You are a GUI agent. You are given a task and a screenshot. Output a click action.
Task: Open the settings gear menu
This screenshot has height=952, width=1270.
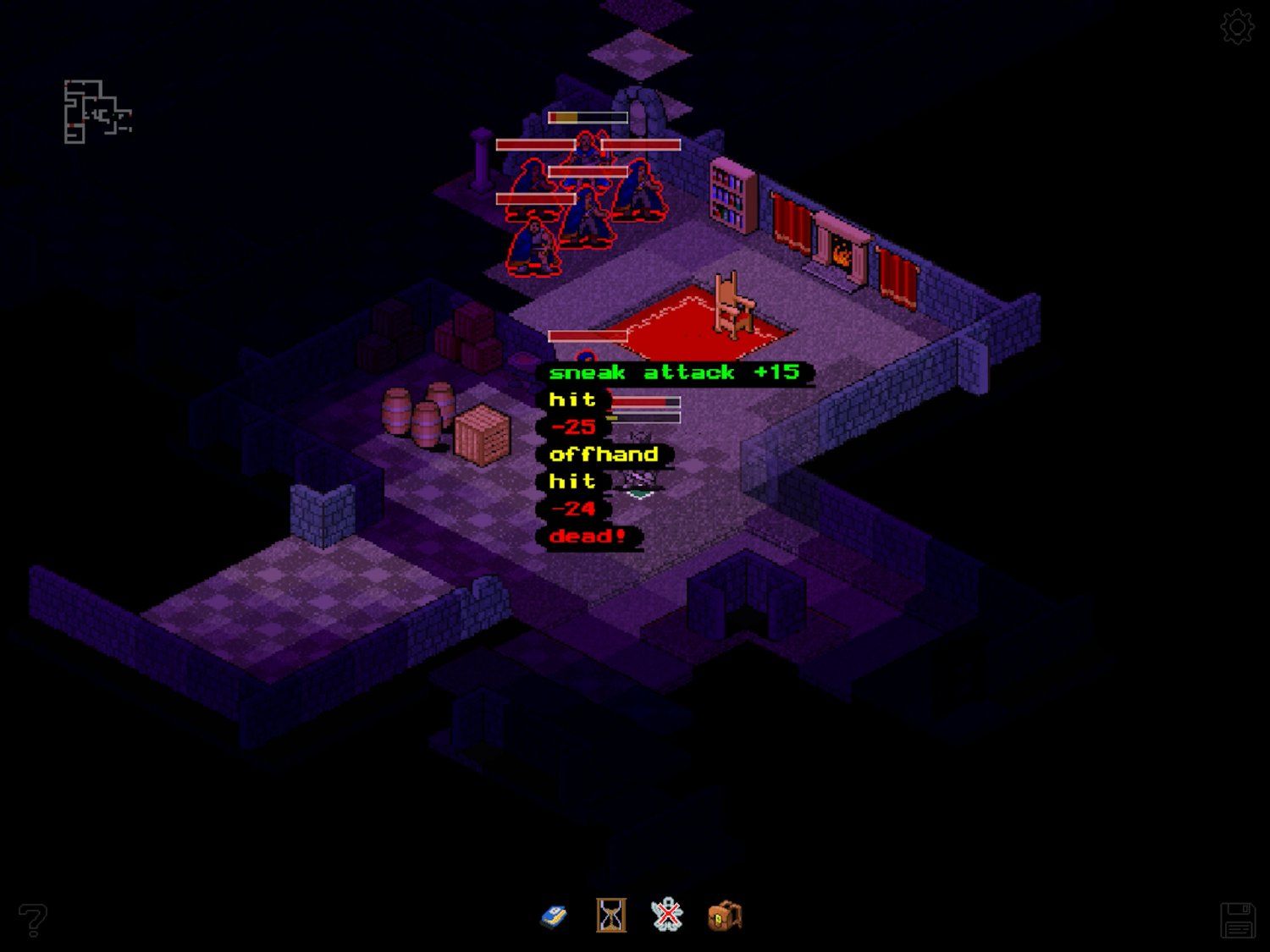click(x=1237, y=27)
